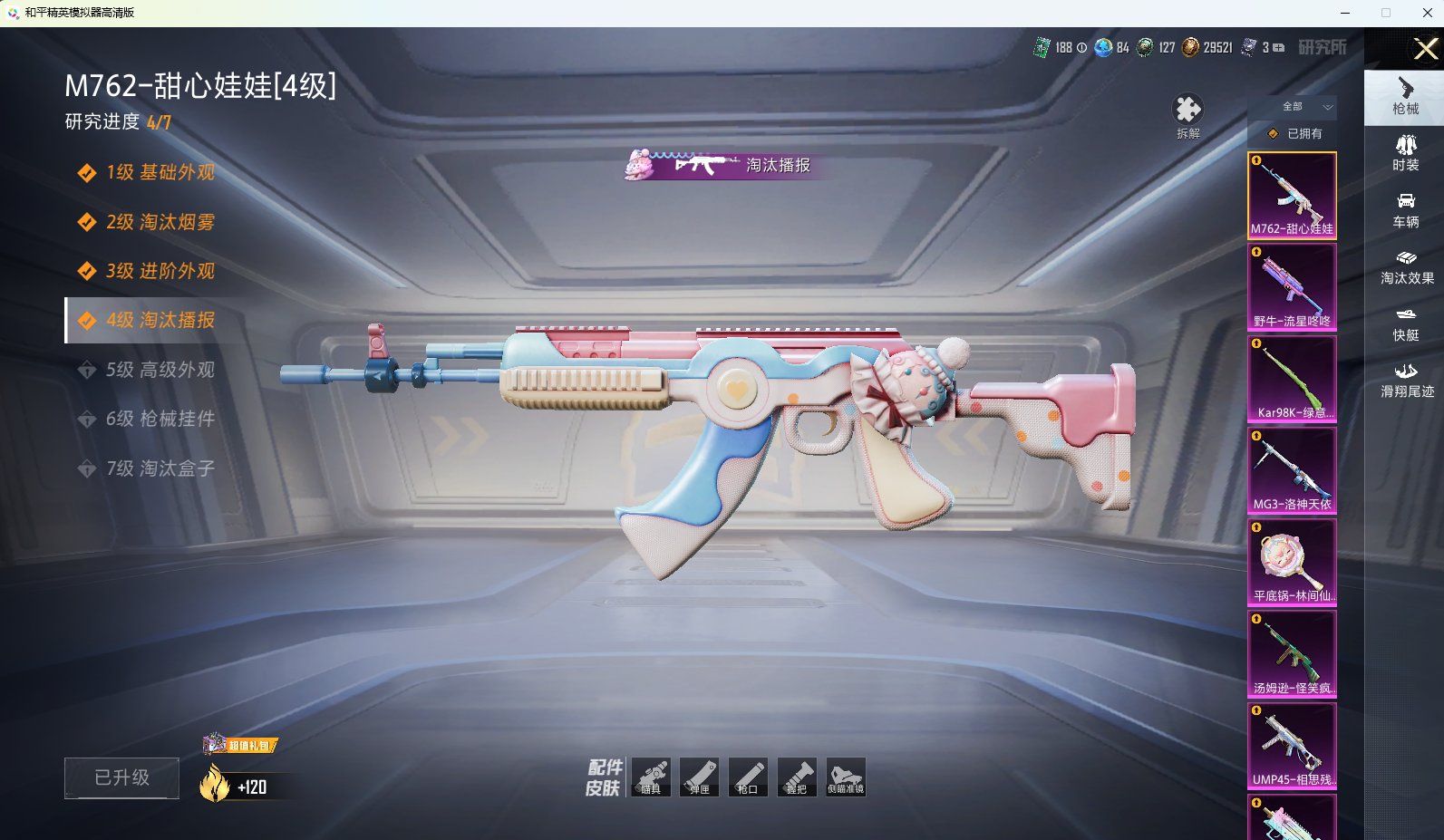Close the research lab screen
Image resolution: width=1444 pixels, height=840 pixels.
pyautogui.click(x=1425, y=48)
